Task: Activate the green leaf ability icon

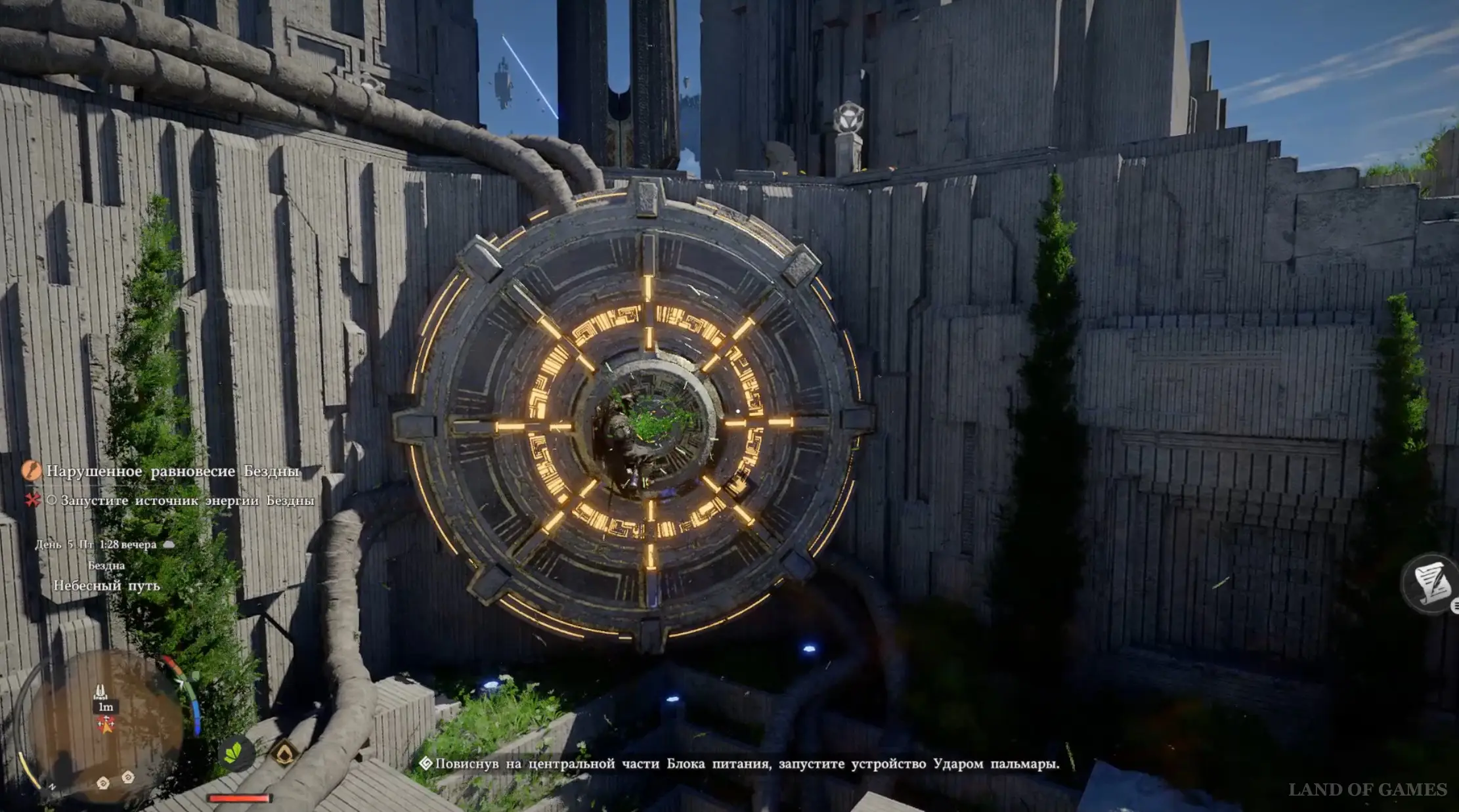Action: point(233,754)
